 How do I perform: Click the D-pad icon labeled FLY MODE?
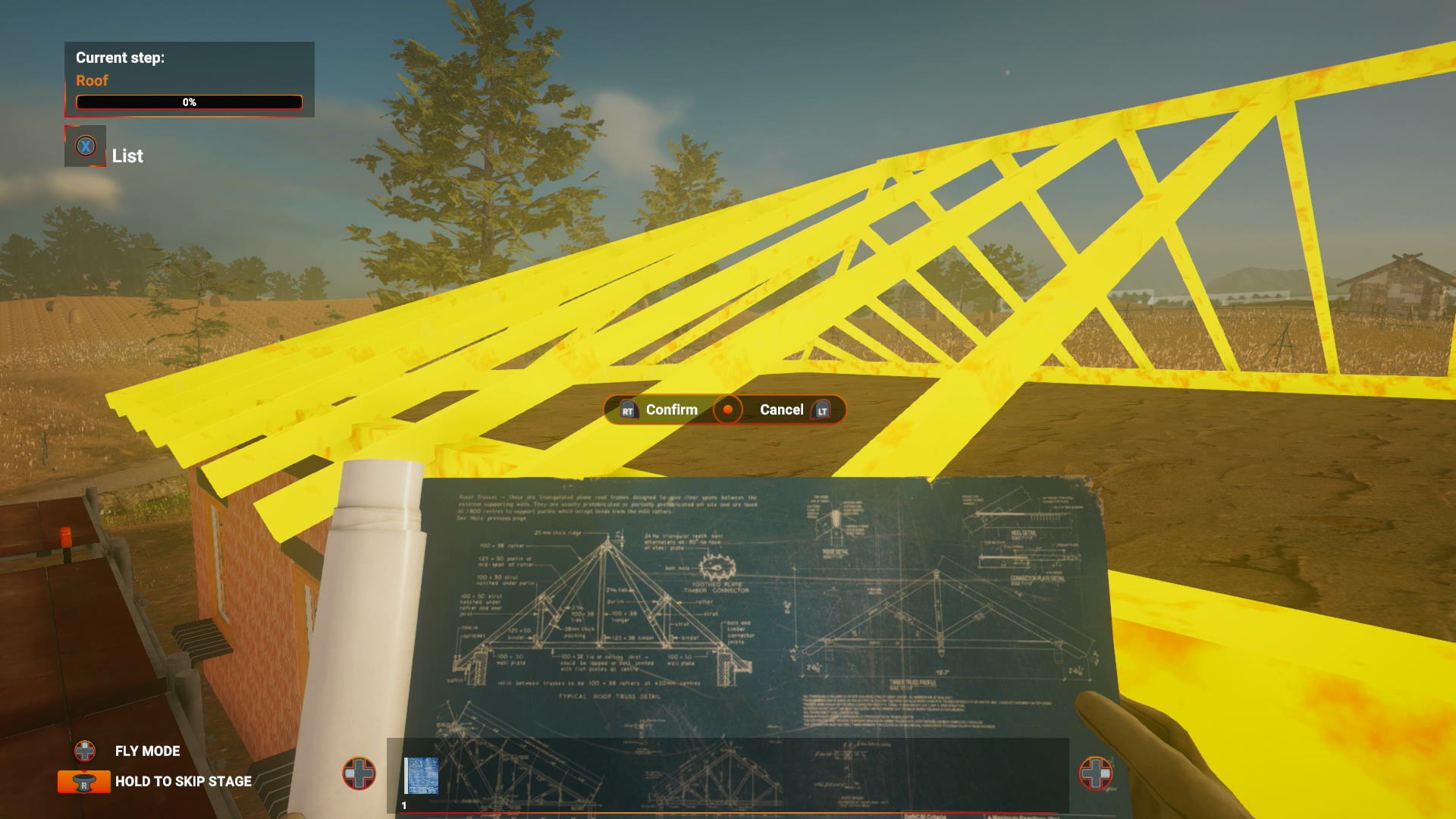click(85, 752)
